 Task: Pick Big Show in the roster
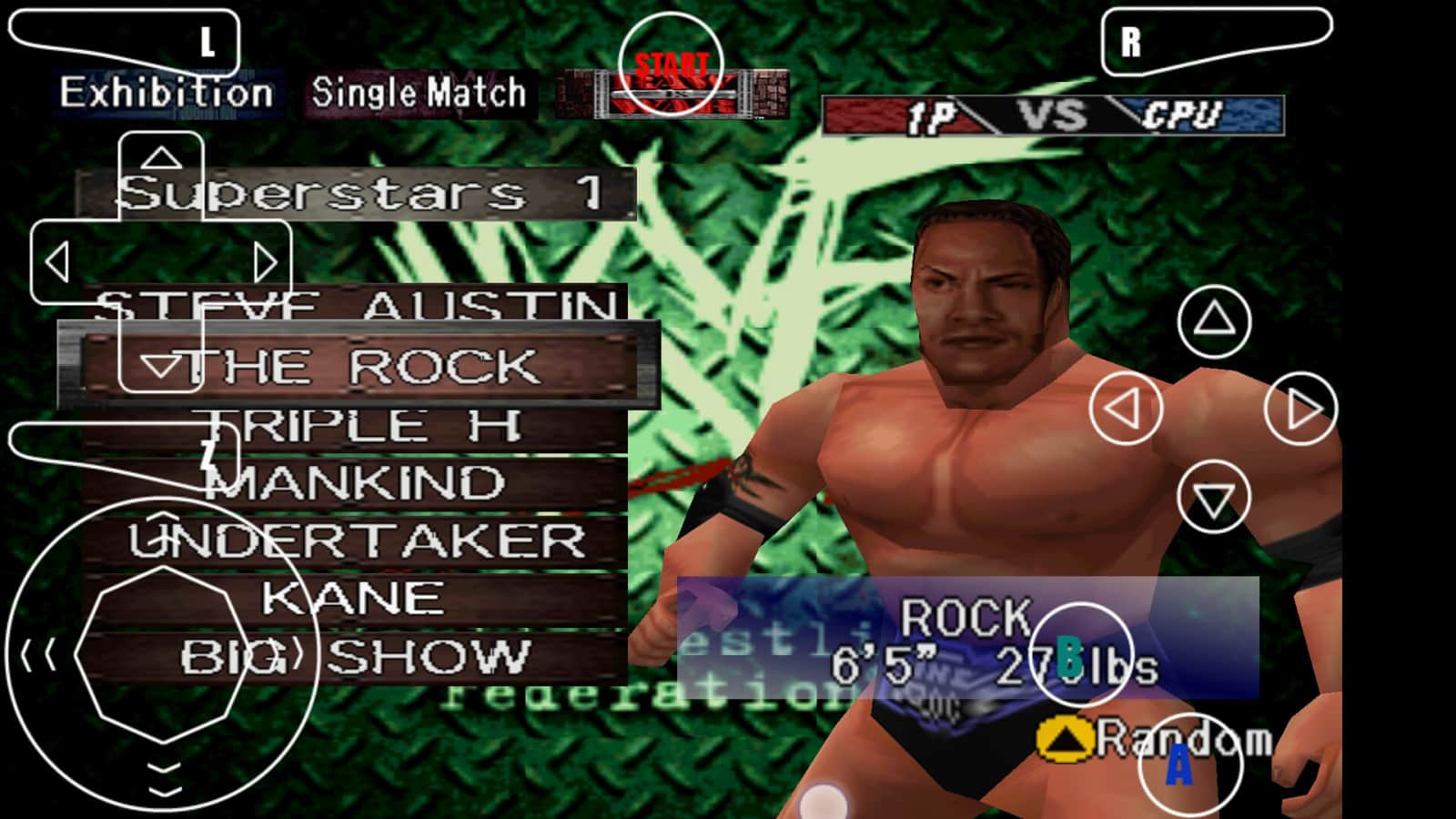[355, 656]
